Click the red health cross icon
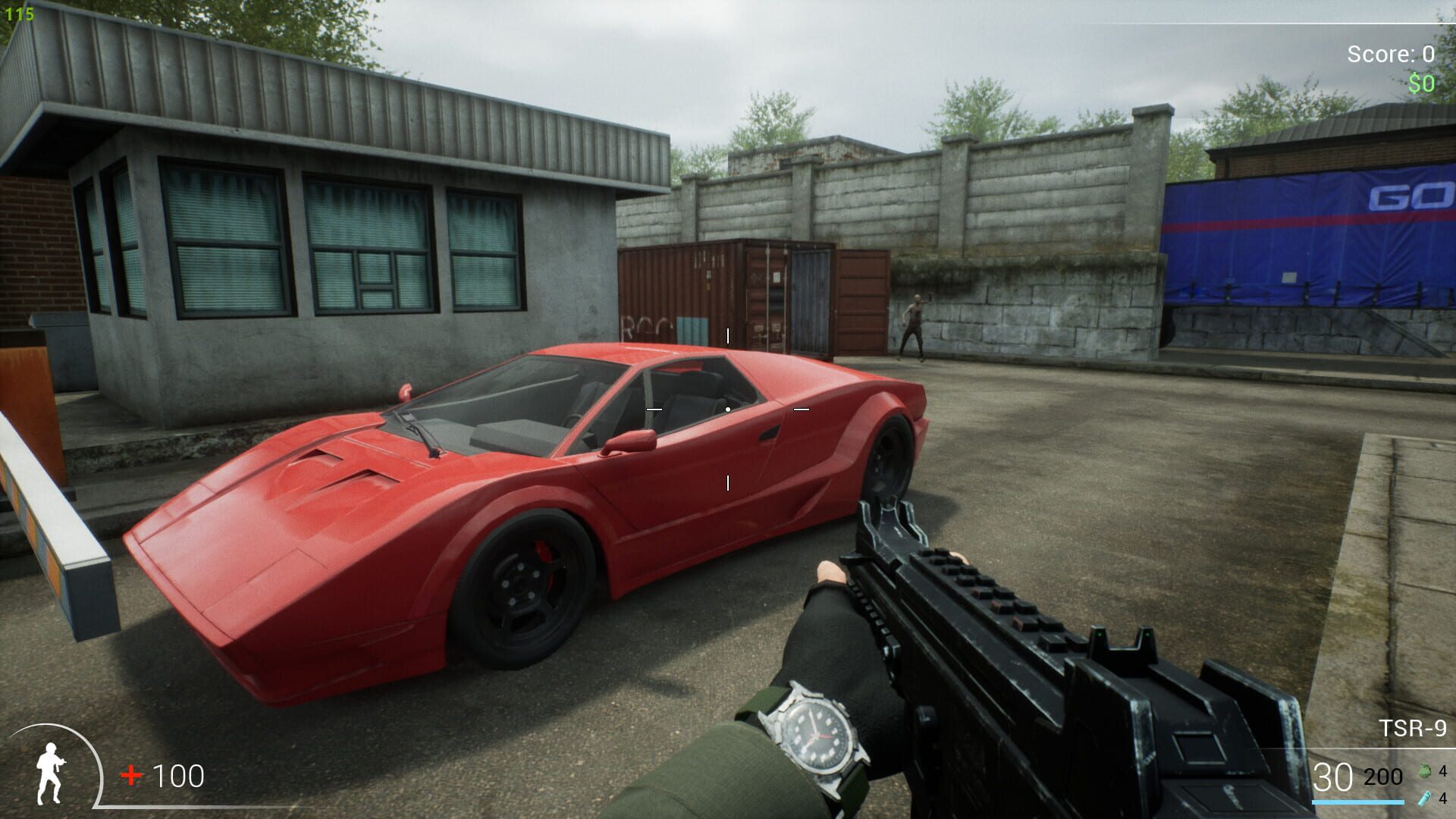This screenshot has width=1456, height=819. (x=133, y=775)
